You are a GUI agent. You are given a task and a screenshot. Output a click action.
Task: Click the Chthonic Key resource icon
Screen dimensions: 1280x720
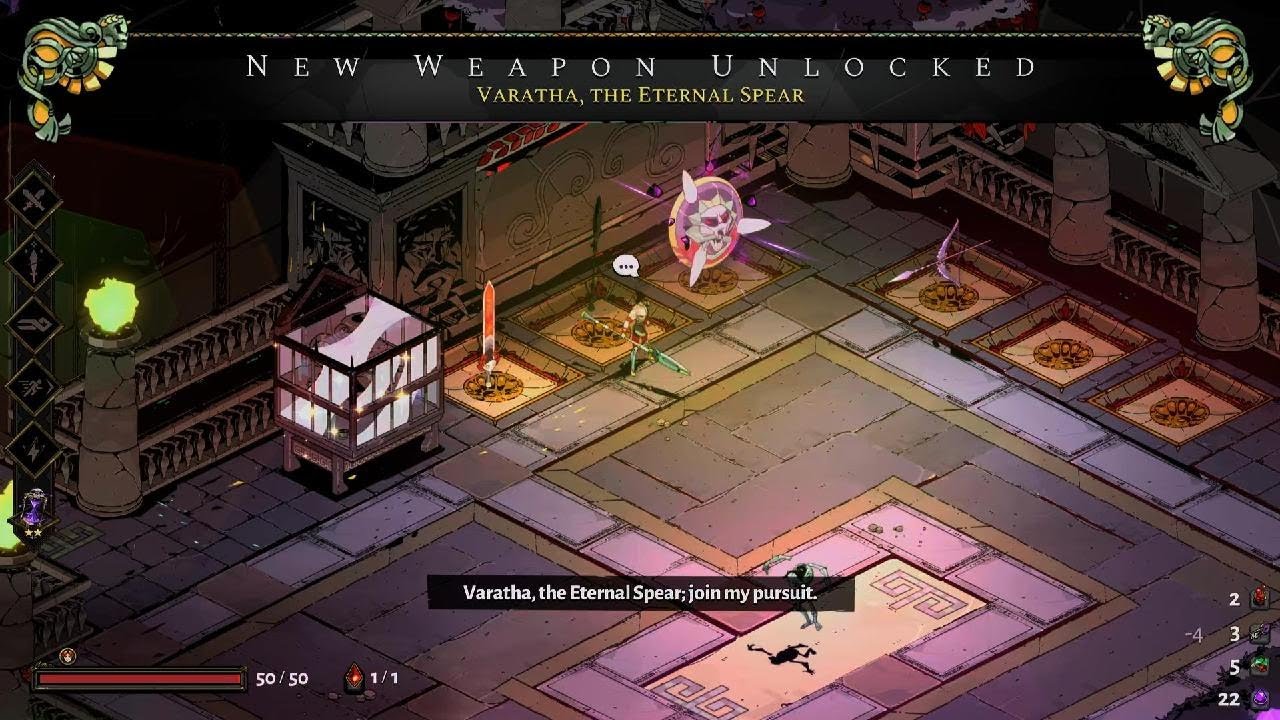click(x=1259, y=634)
